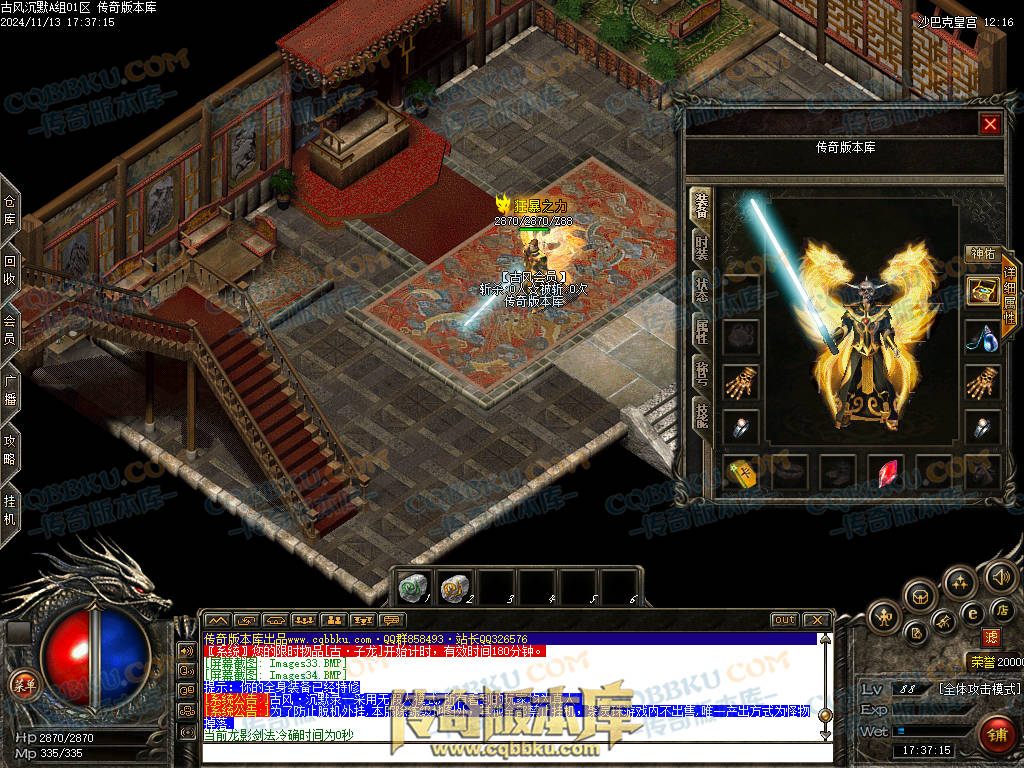Click the 神佑 button
The width and height of the screenshot is (1024, 768).
click(x=982, y=254)
